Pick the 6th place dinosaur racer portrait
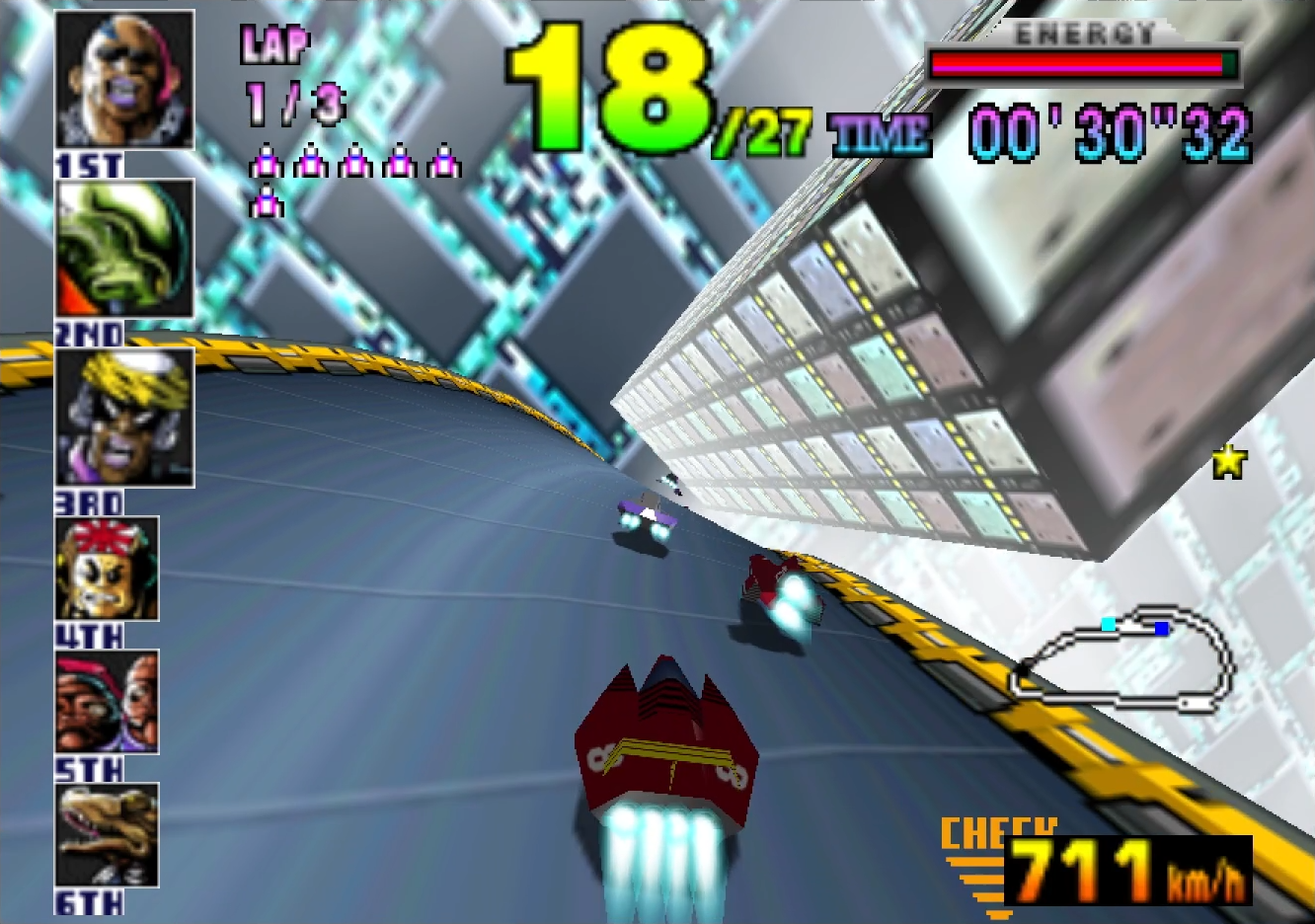This screenshot has height=924, width=1315. (x=108, y=835)
